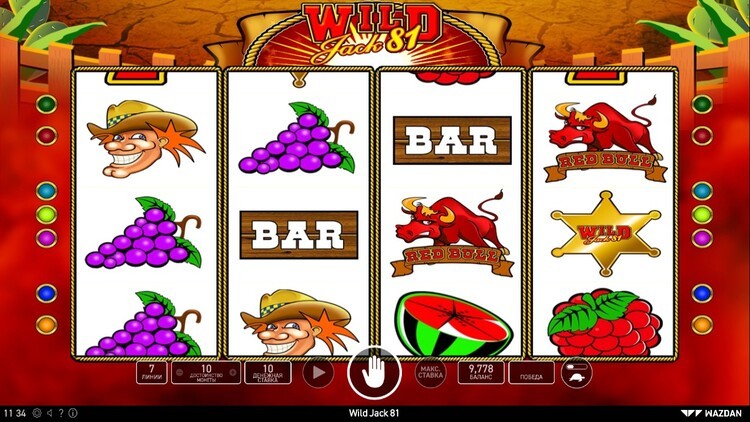Image resolution: width=750 pixels, height=422 pixels.
Task: Adjust the total bet (ДЕНЕЖНАЯ СТАВКА)
Action: click(267, 373)
